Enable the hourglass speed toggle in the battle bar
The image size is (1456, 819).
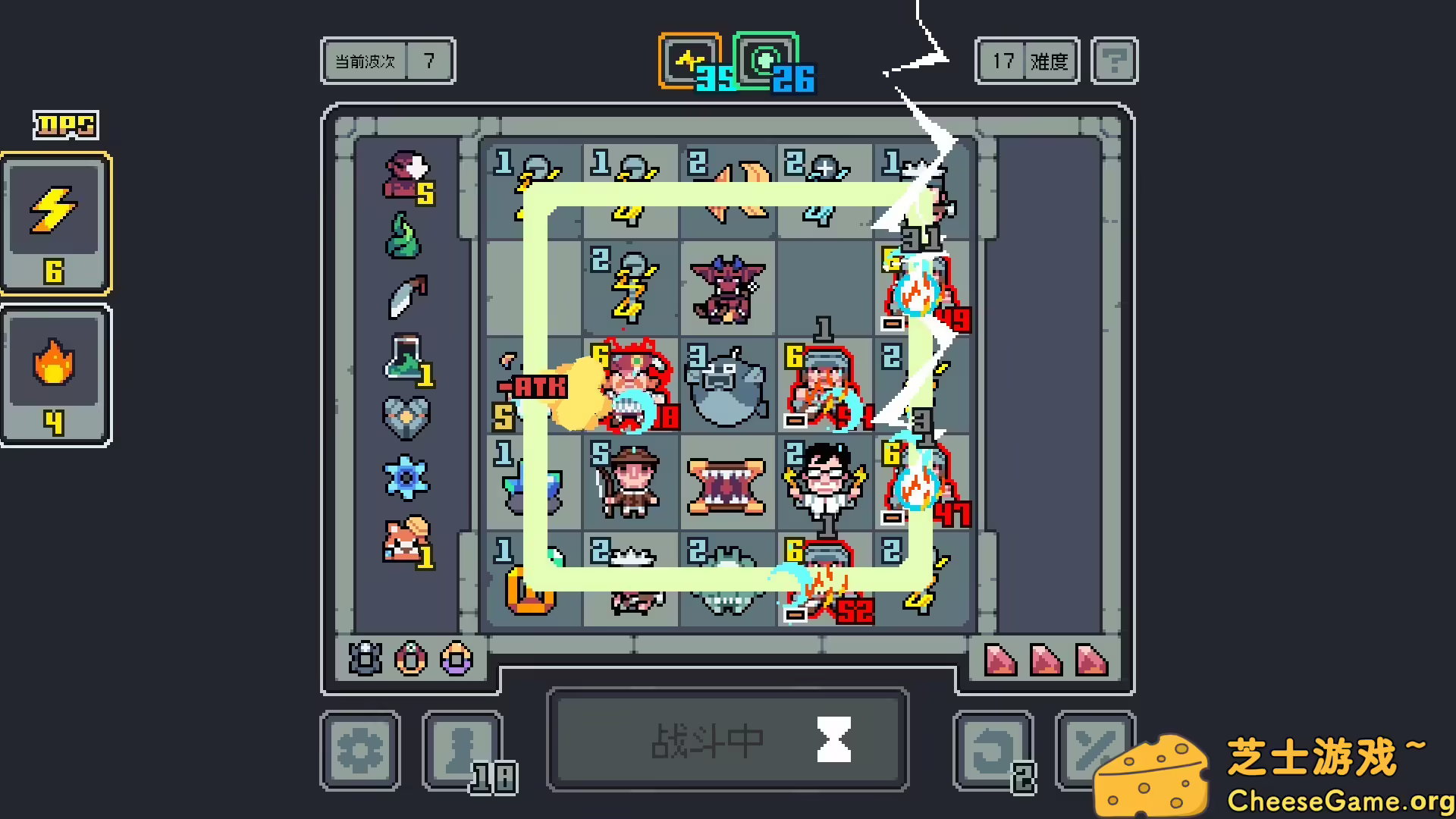tap(834, 739)
